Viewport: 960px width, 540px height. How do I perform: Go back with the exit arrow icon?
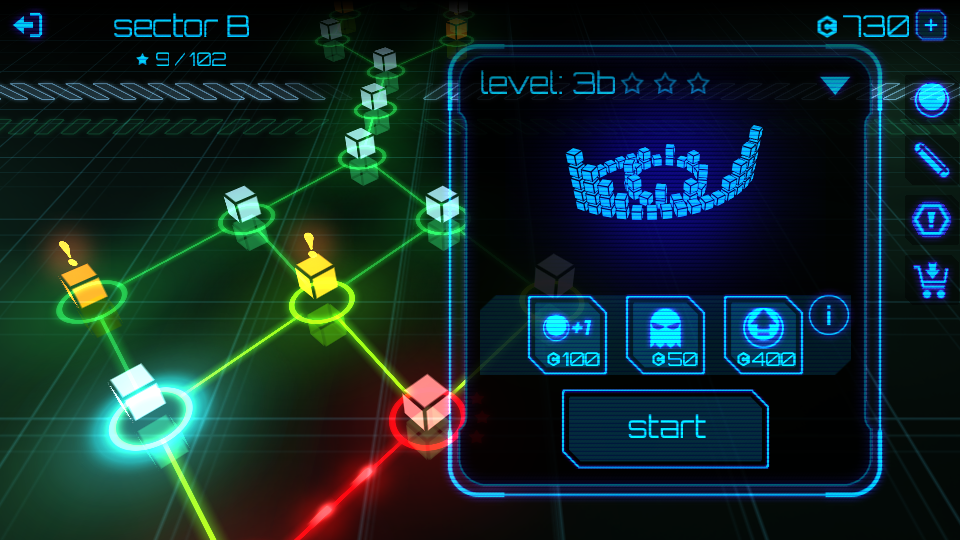click(x=29, y=25)
